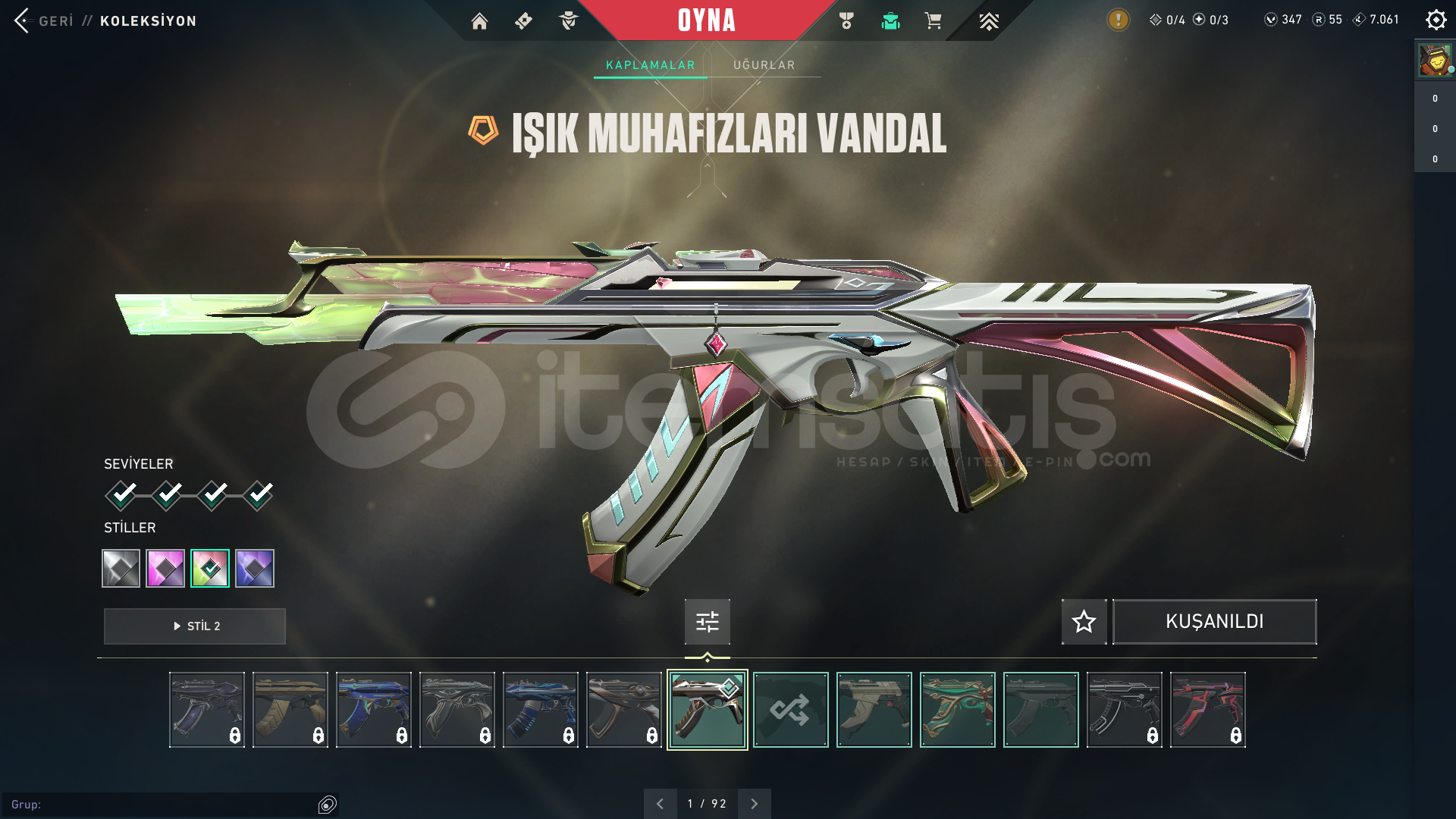Open the player avatar in social panel
Viewport: 1456px width, 819px height.
pyautogui.click(x=1434, y=60)
